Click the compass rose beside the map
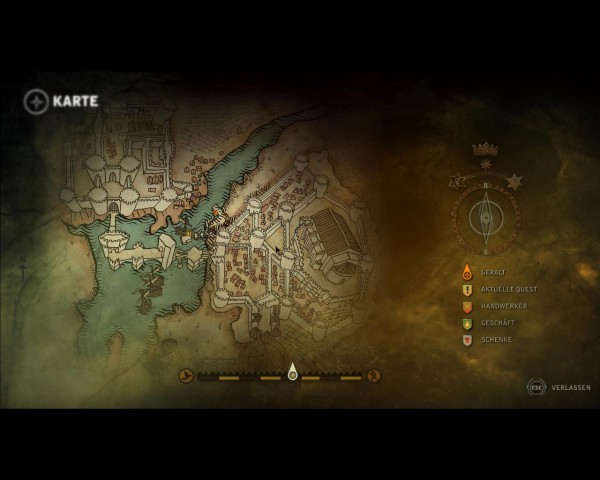Image resolution: width=600 pixels, height=480 pixels. [486, 214]
